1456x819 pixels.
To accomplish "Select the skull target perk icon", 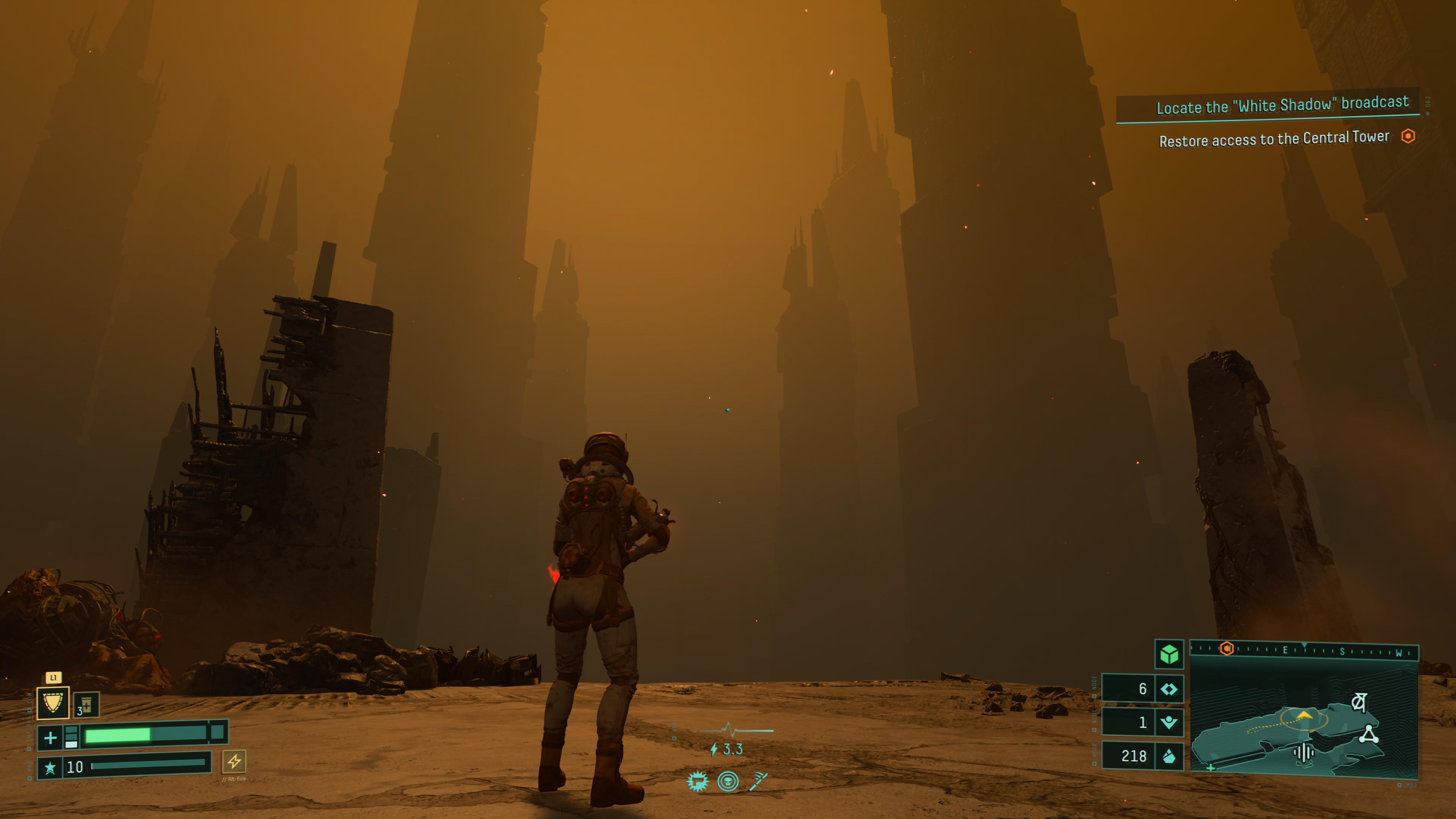I will (x=728, y=782).
